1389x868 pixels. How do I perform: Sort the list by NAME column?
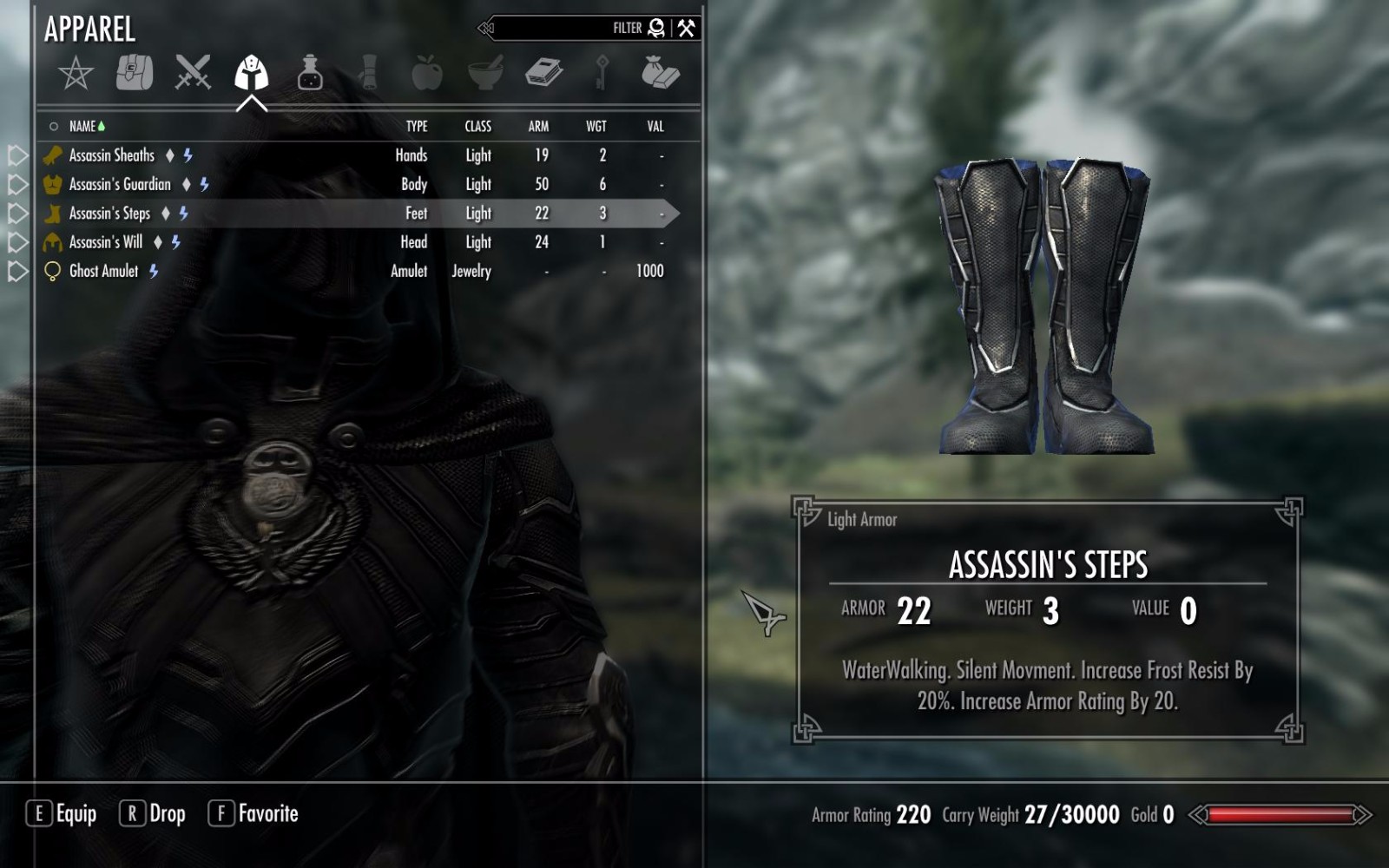[82, 127]
